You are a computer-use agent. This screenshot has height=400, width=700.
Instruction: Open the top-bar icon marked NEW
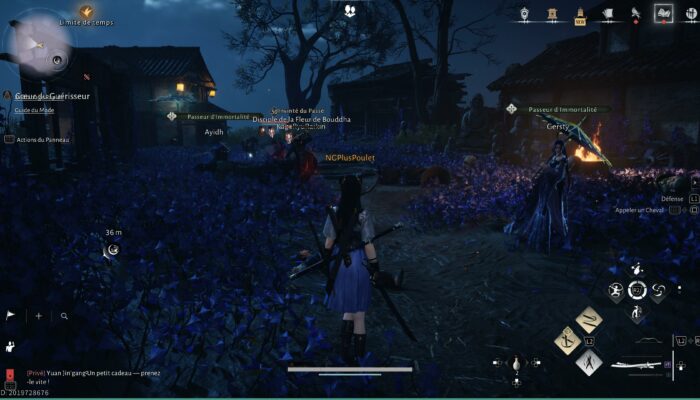point(580,14)
